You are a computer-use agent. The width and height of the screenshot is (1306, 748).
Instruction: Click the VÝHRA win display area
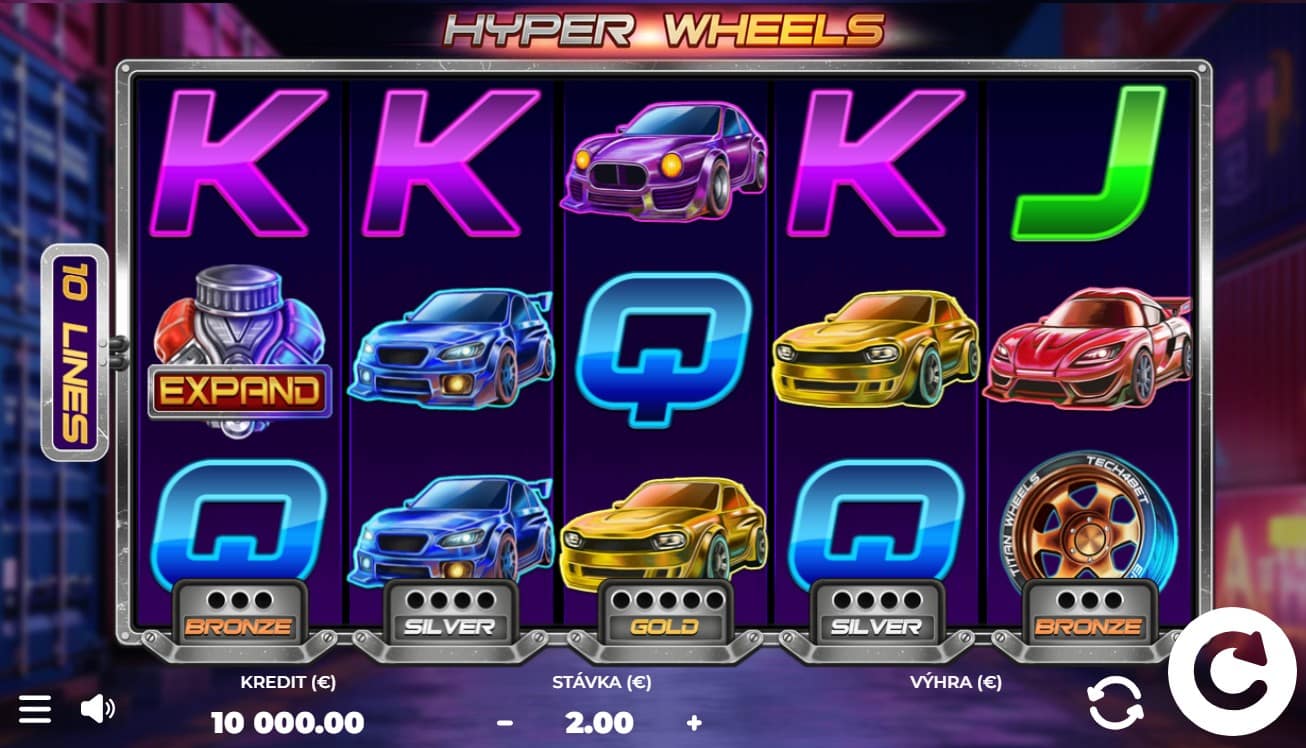[x=955, y=700]
